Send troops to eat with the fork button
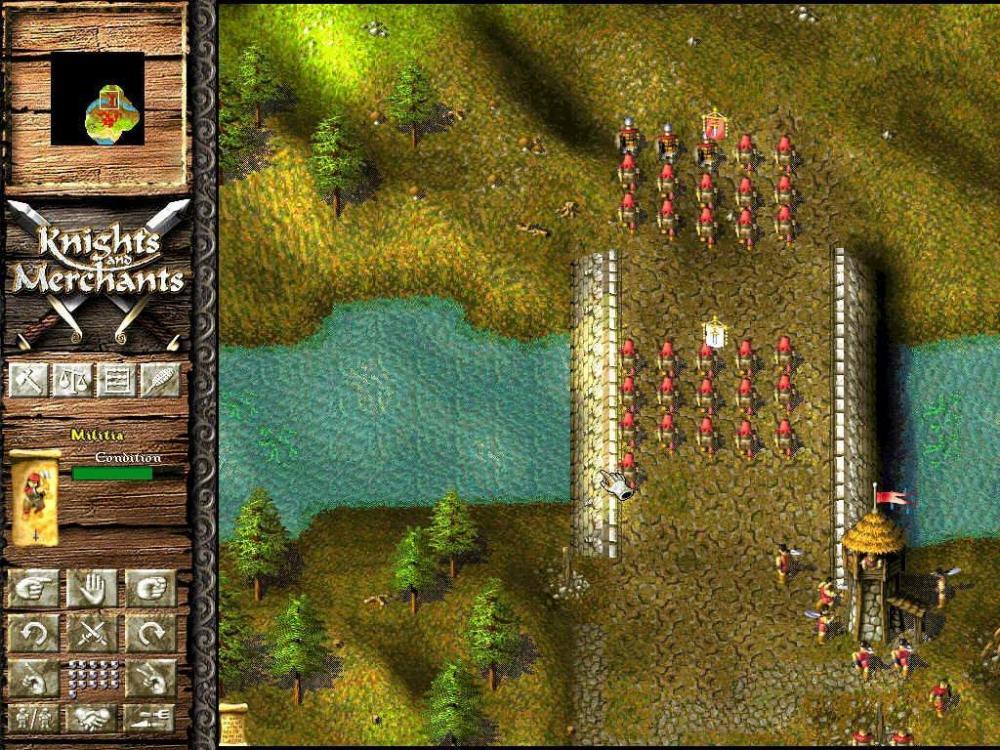 [151, 718]
